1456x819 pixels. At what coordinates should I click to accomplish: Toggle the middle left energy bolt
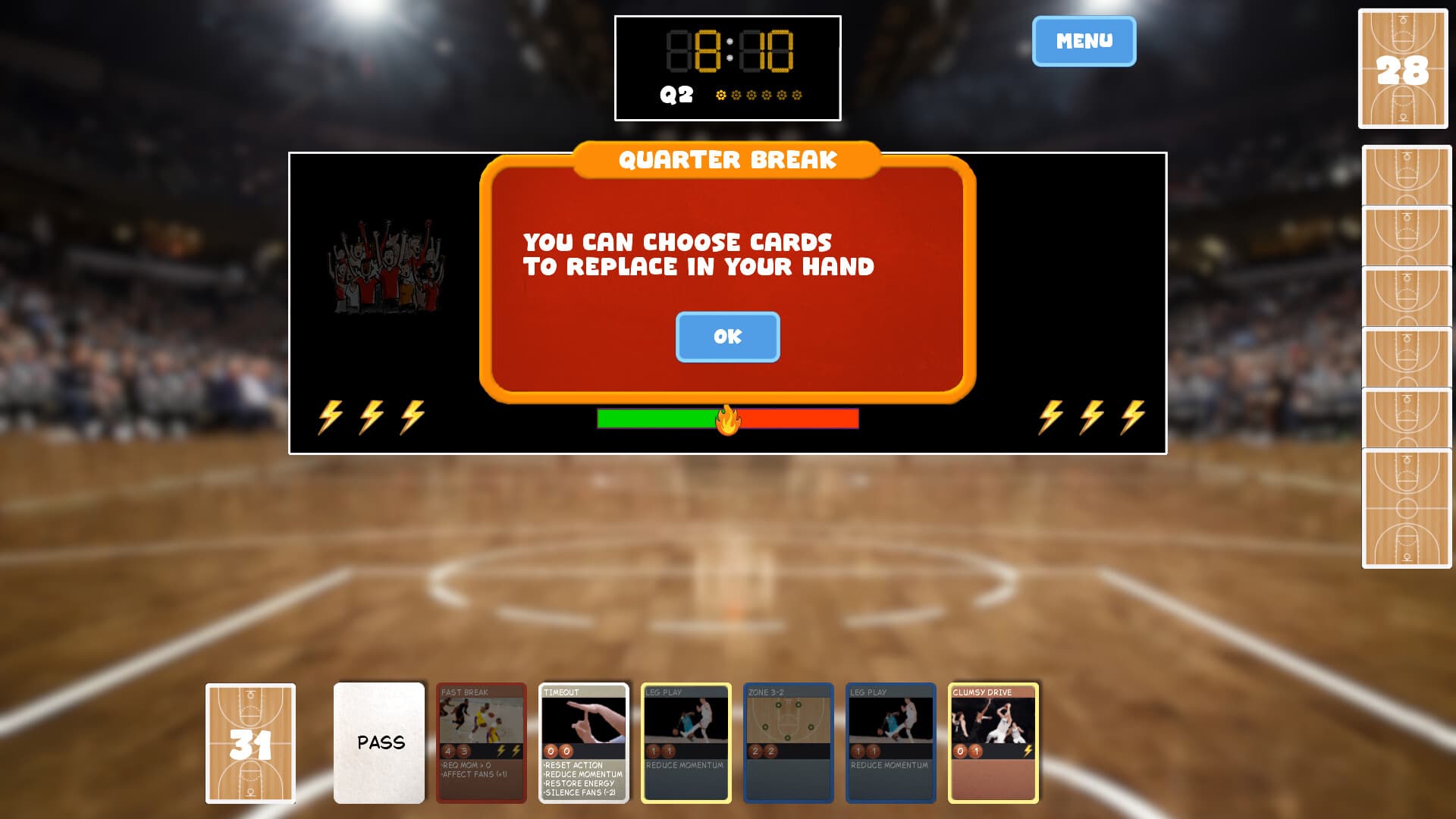click(372, 417)
